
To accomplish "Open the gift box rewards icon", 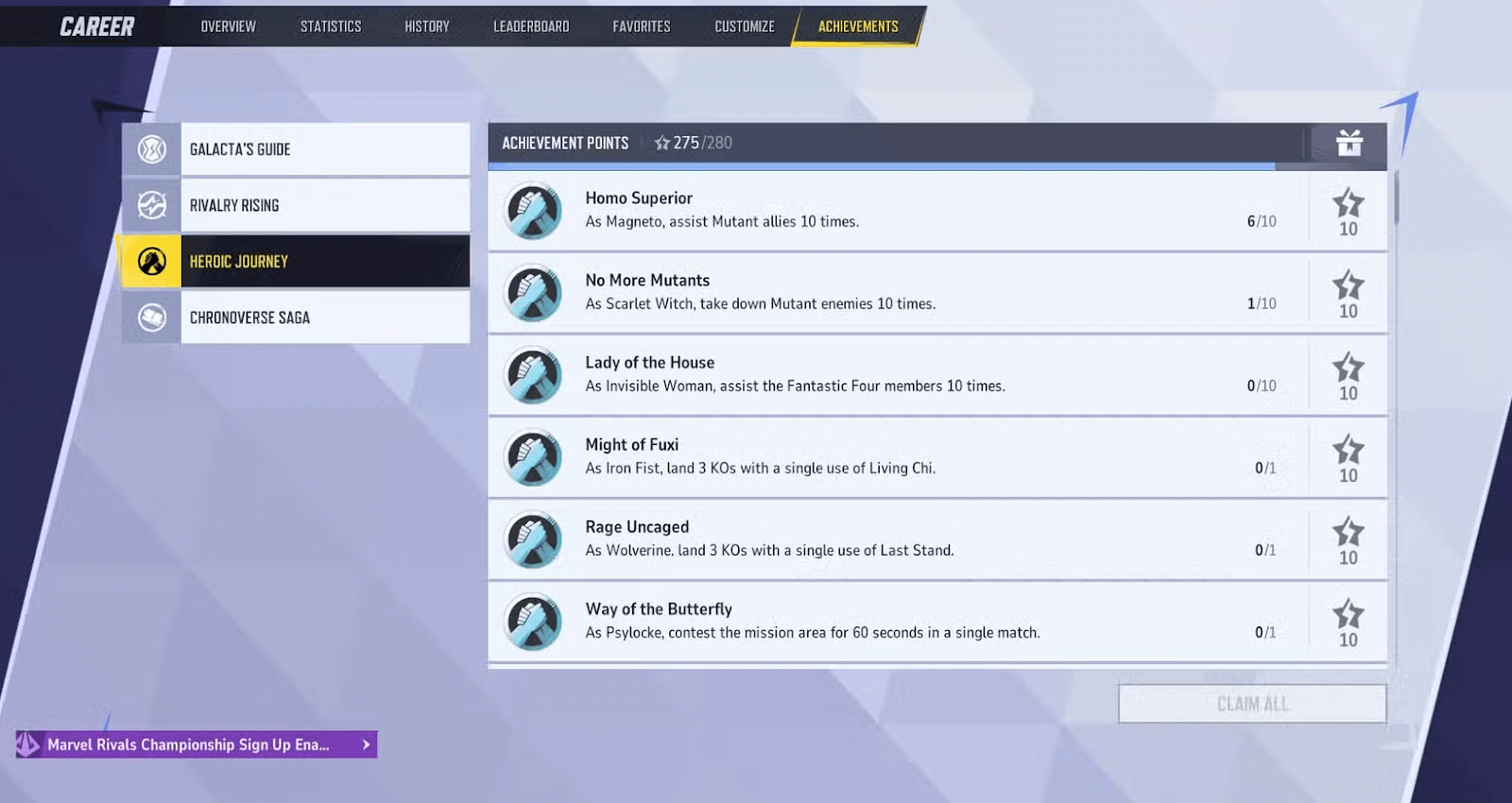I will pos(1349,144).
